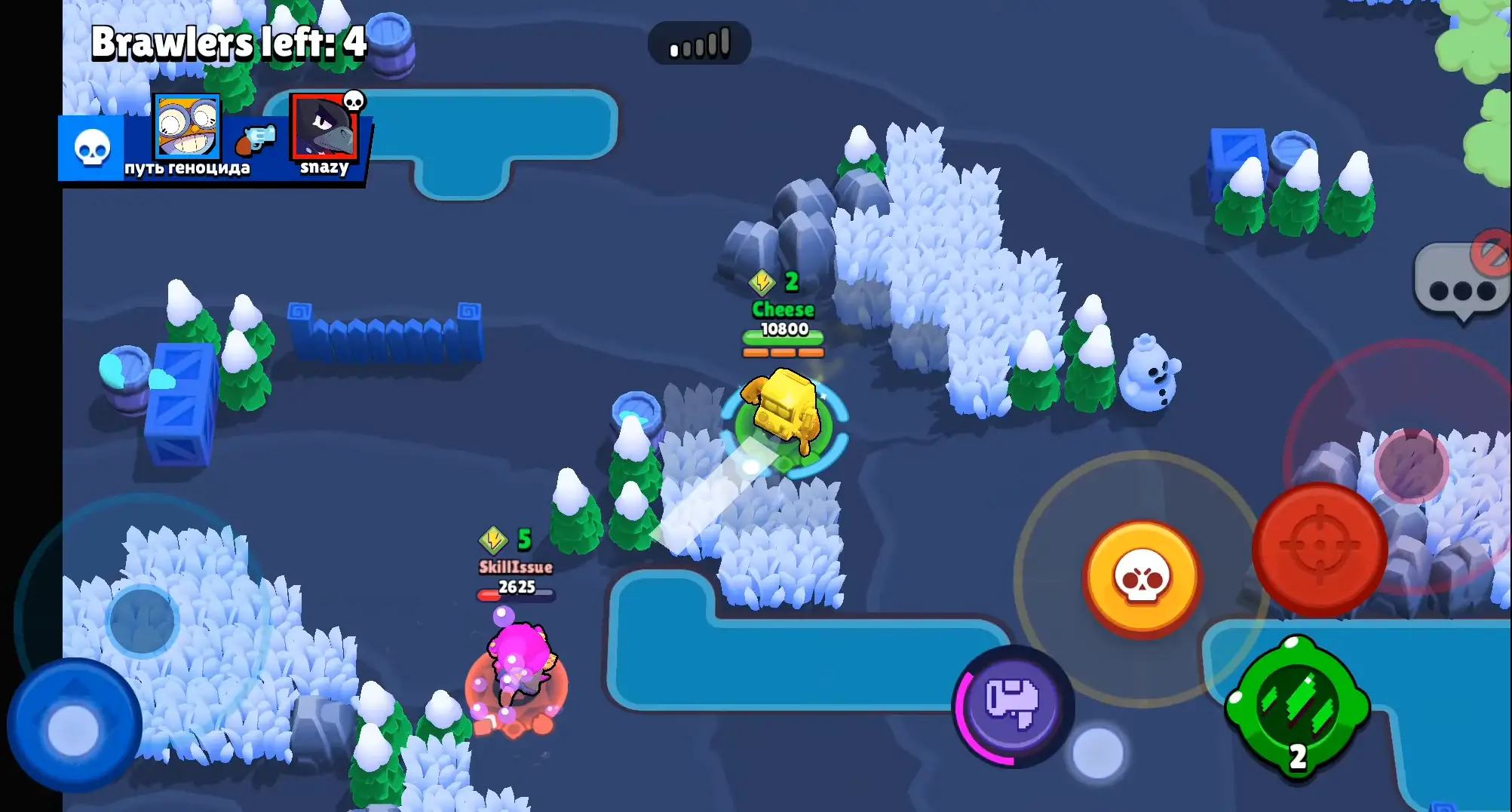Tap SkillIssue's red health bar showing 2625
This screenshot has width=1512, height=812.
tap(514, 592)
